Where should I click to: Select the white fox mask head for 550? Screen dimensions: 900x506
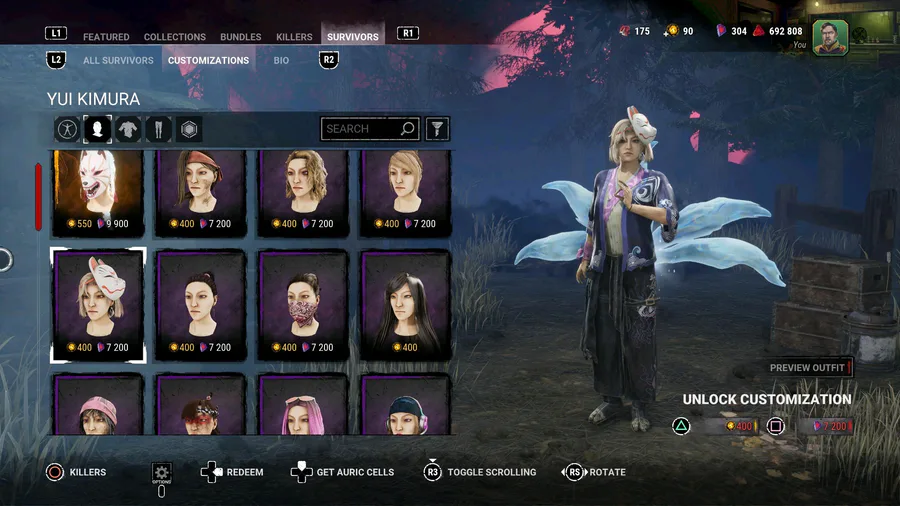[97, 190]
